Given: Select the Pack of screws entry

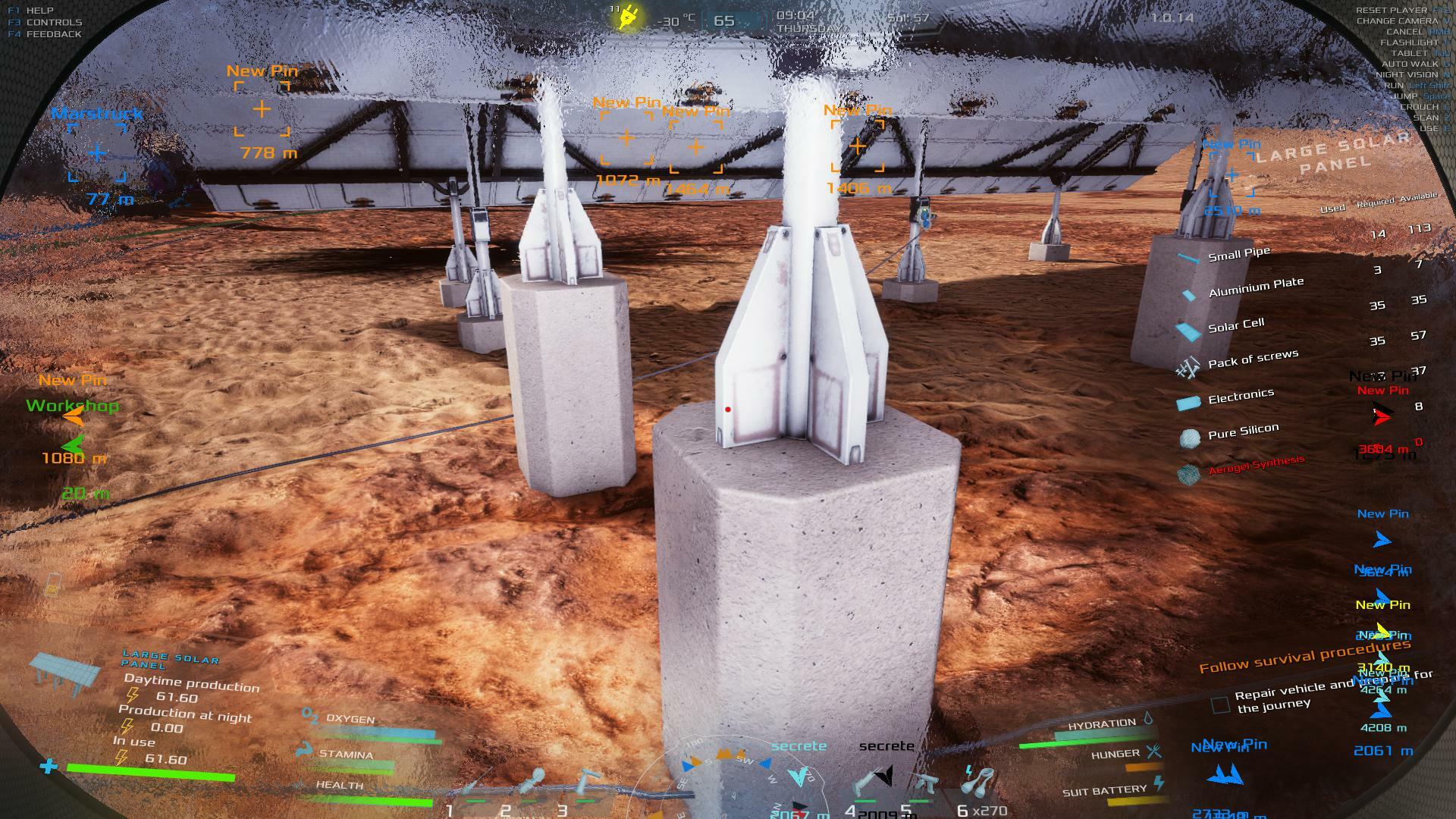Looking at the screenshot, I should tap(1252, 359).
